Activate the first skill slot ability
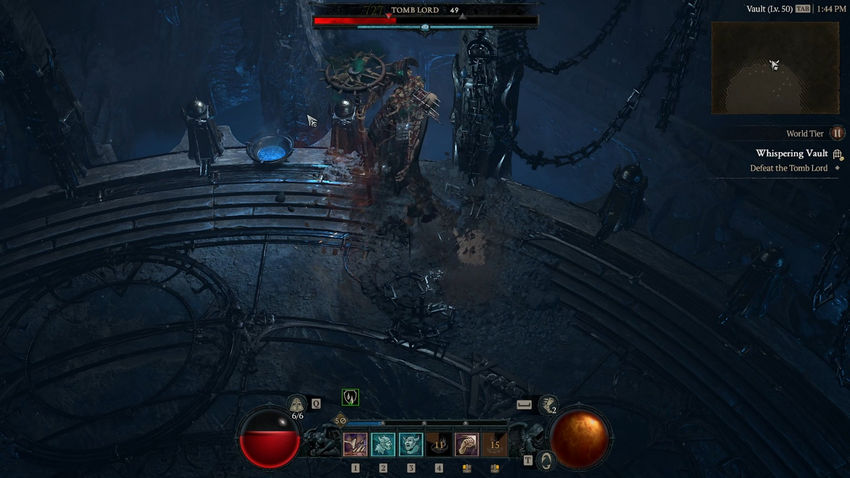 coord(355,444)
